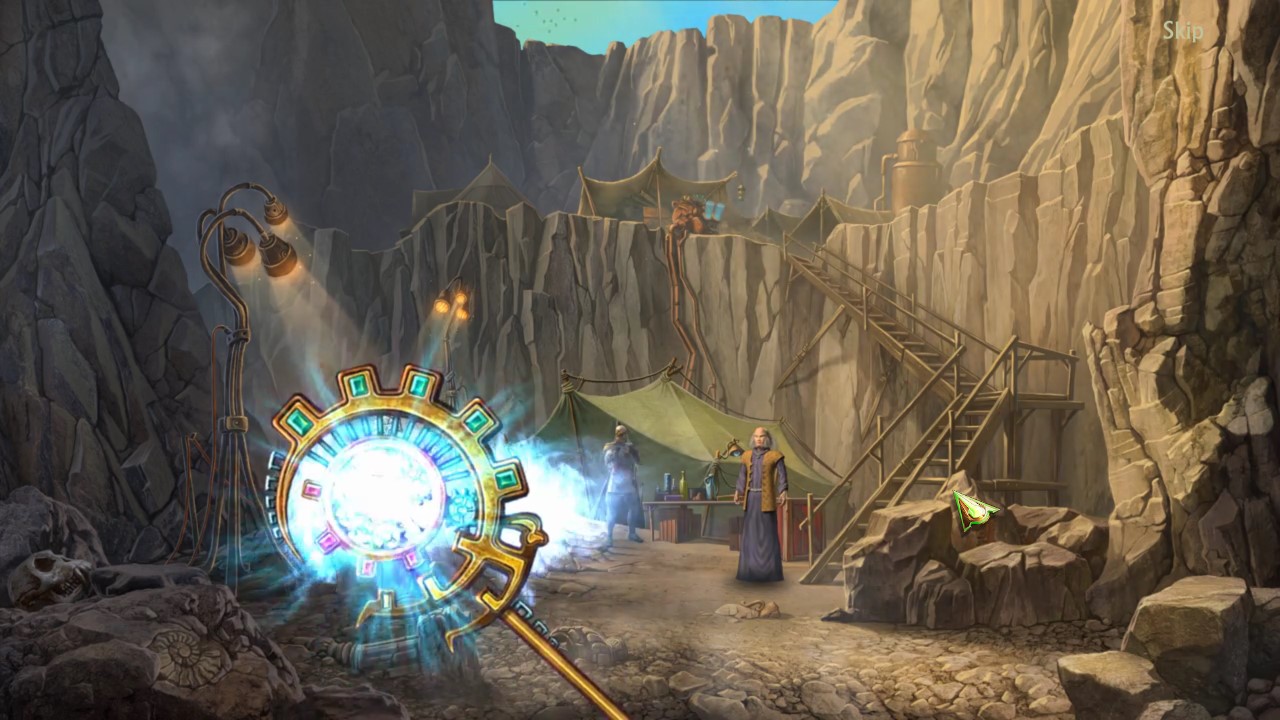Viewport: 1280px width, 720px height.
Task: Click the hooded figure inside the tent
Action: 622,480
